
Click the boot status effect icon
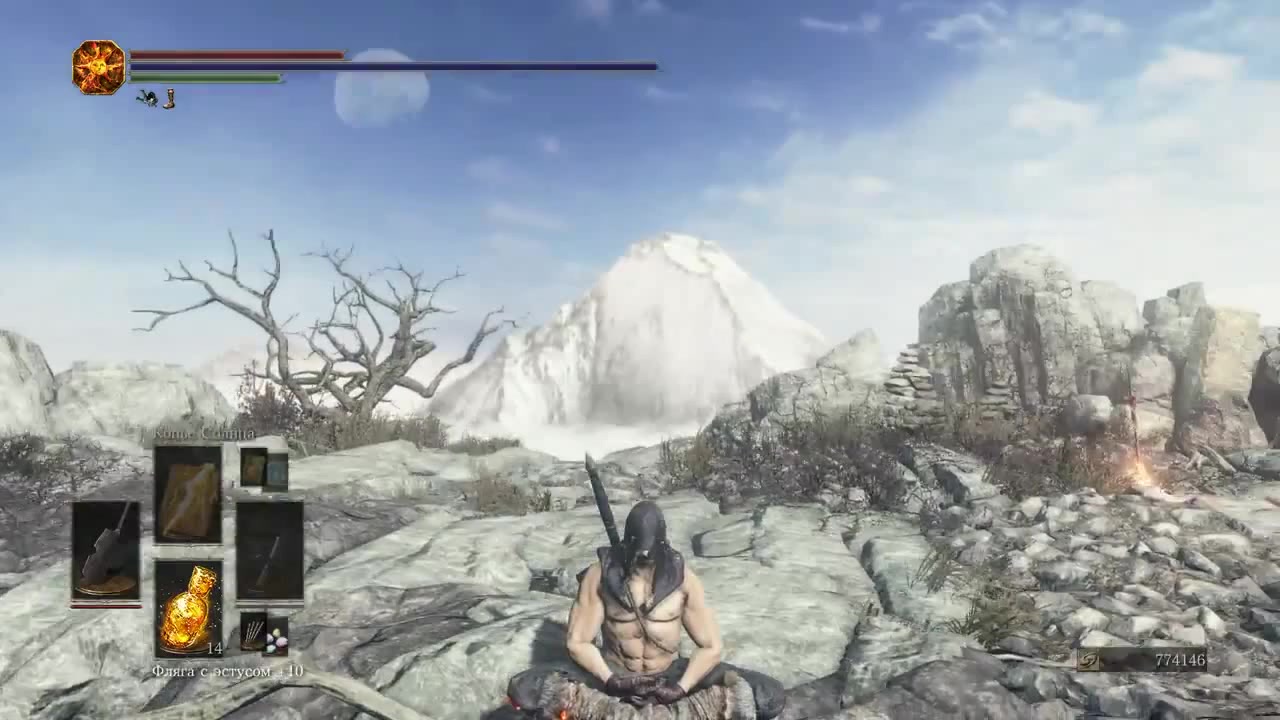click(169, 98)
